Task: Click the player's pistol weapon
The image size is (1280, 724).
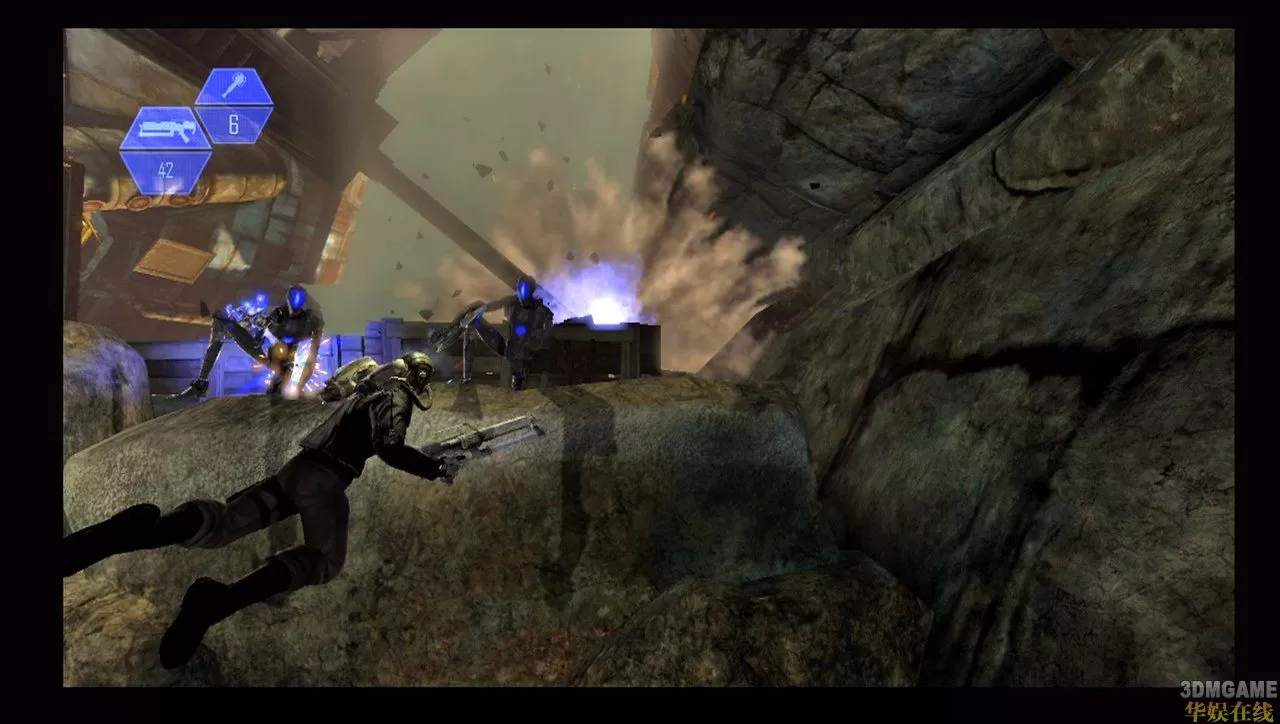Action: (480, 440)
